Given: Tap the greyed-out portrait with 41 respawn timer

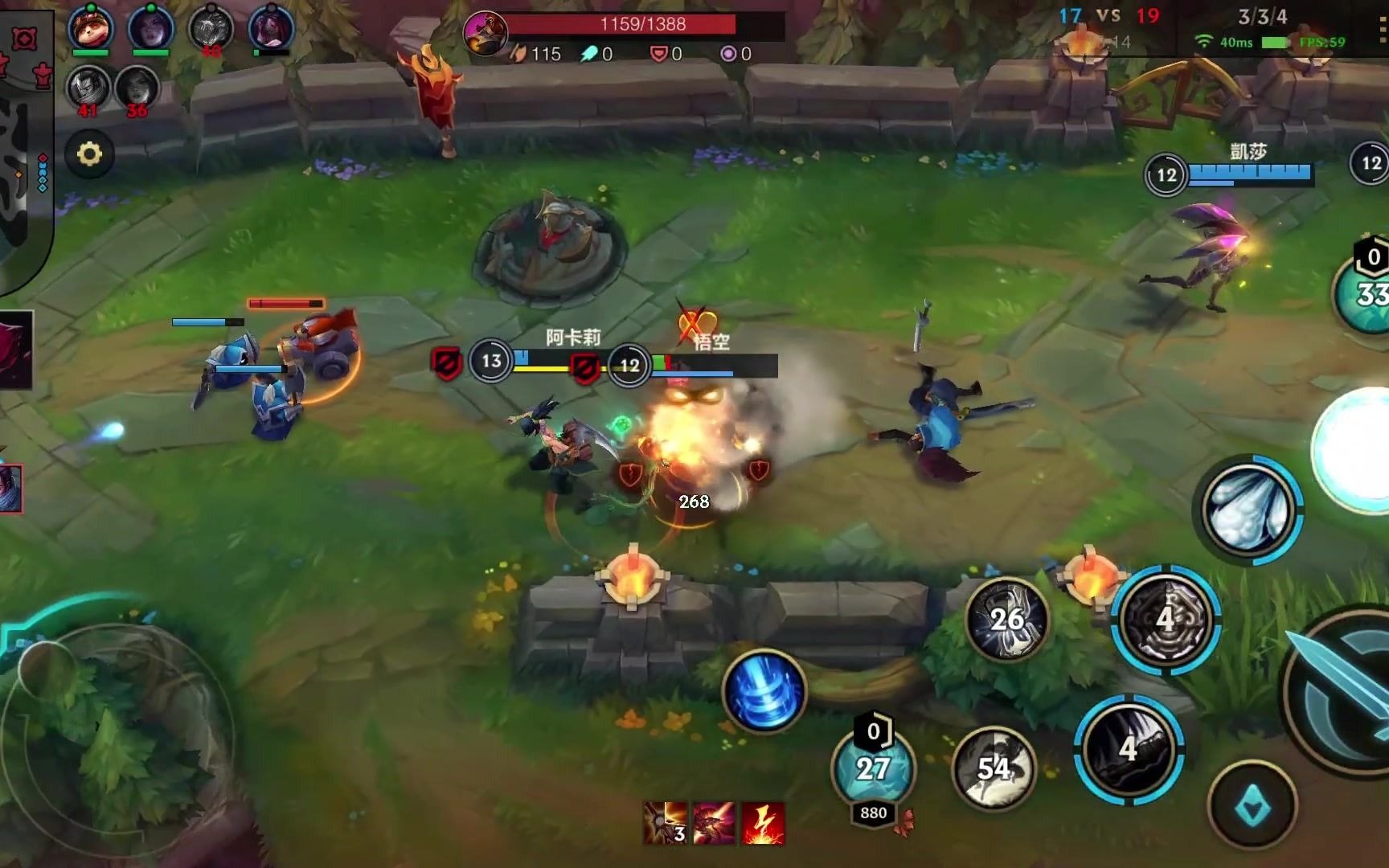Looking at the screenshot, I should (x=88, y=87).
